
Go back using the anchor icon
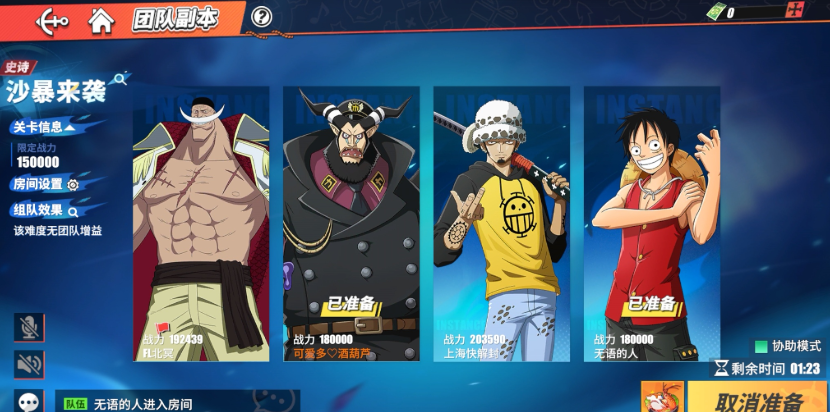click(x=52, y=19)
